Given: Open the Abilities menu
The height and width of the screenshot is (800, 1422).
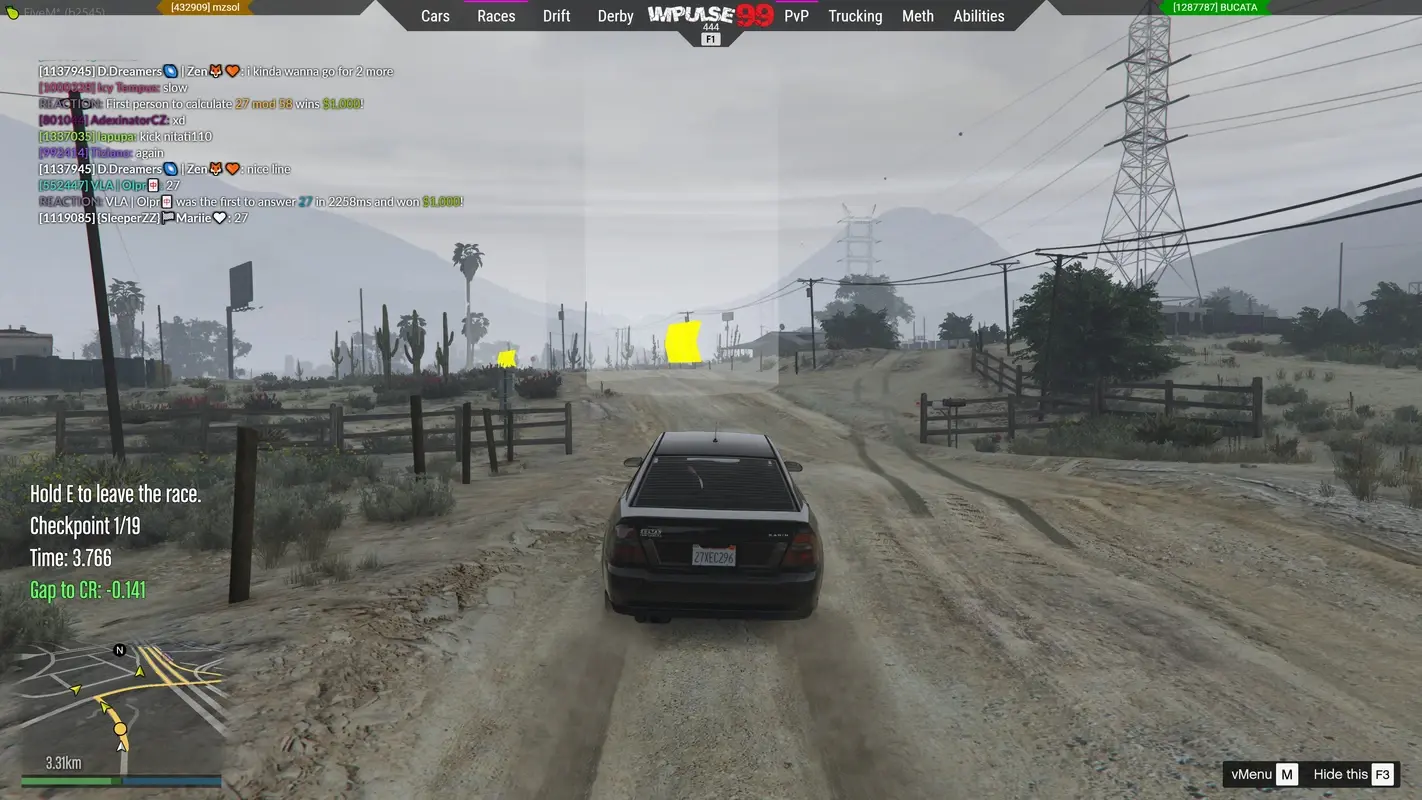Looking at the screenshot, I should (978, 16).
